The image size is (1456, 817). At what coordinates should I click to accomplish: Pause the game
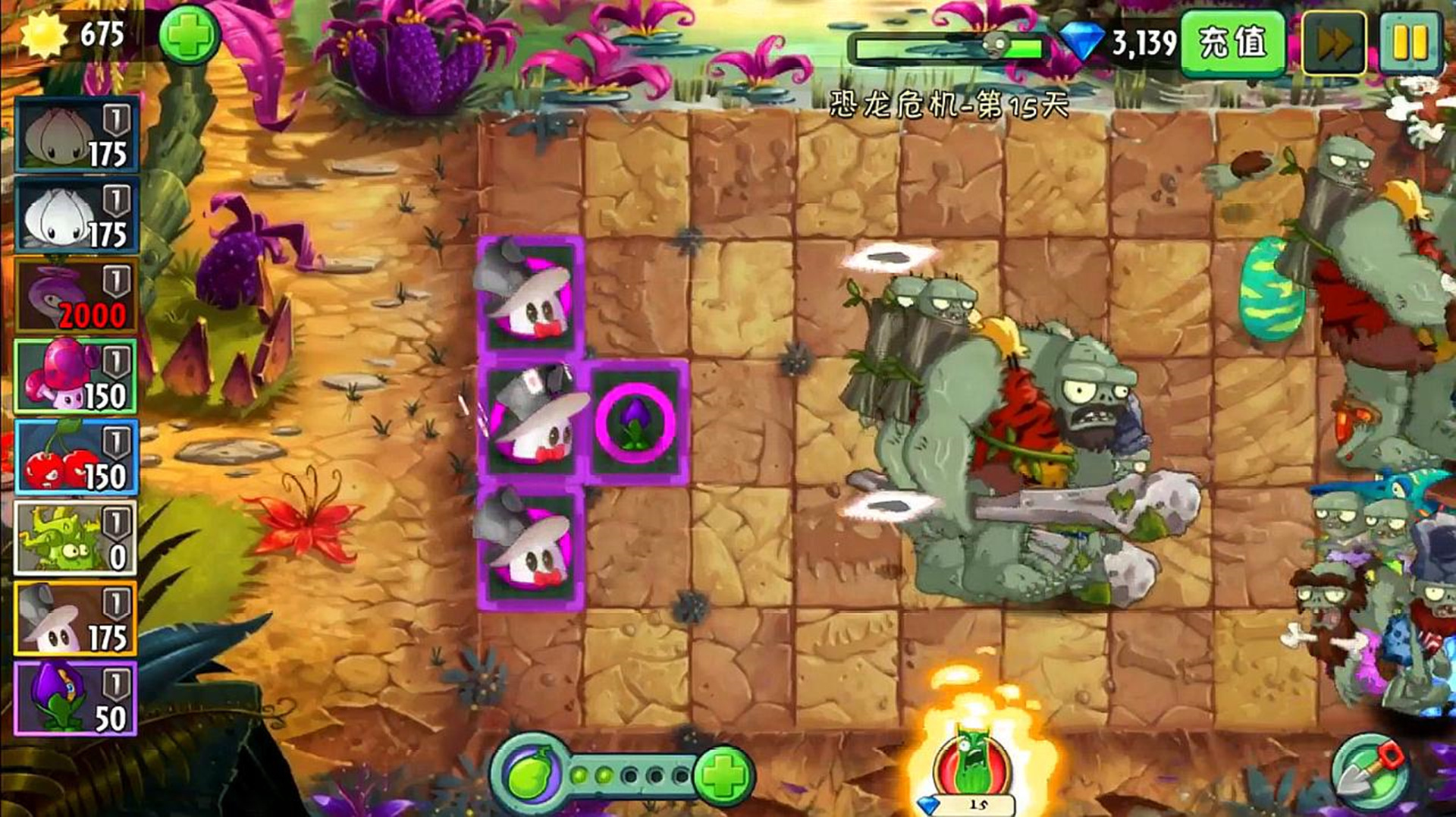pyautogui.click(x=1410, y=43)
